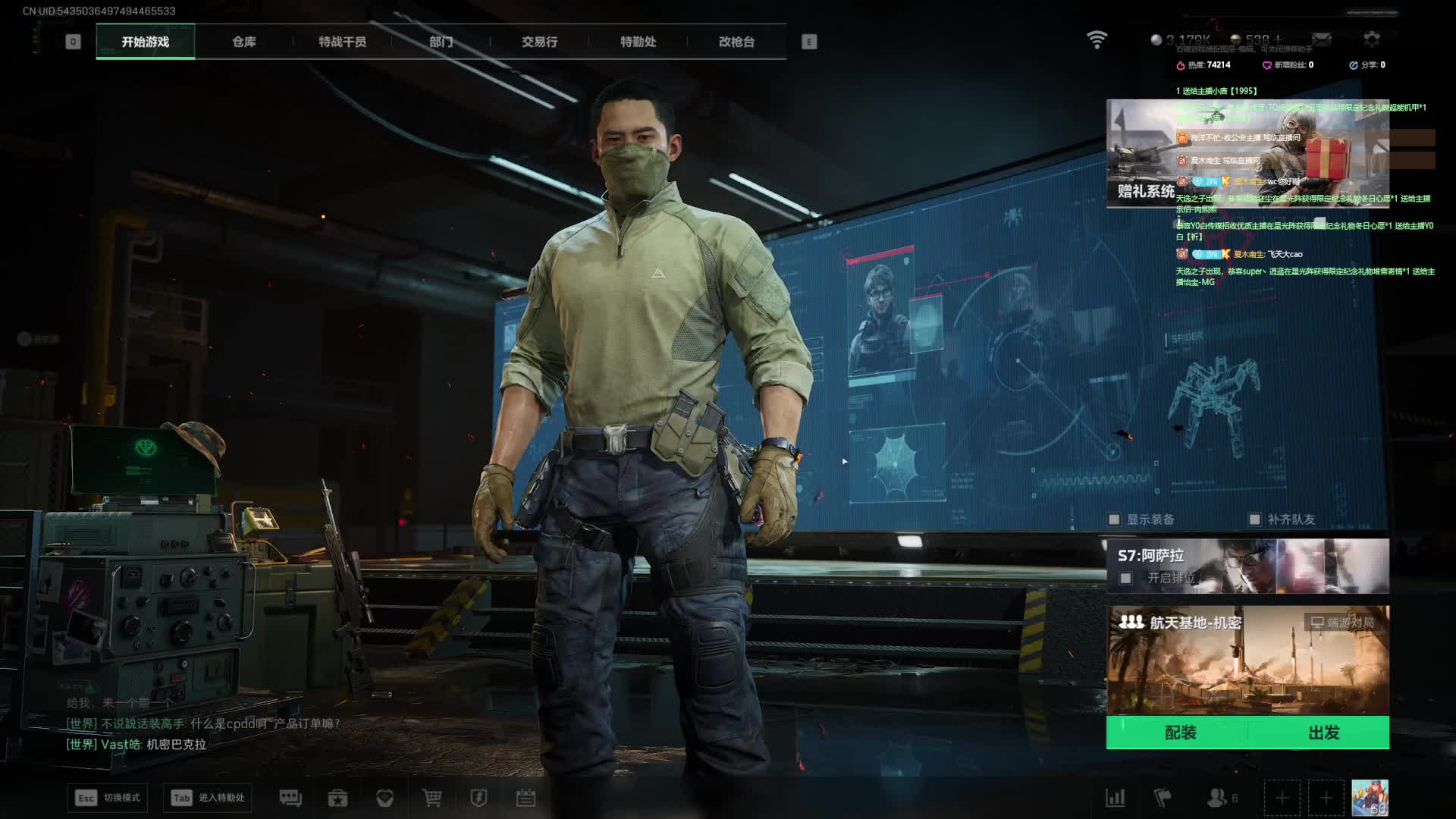Switch to the 特战干员 operators tab
This screenshot has width=1456, height=819.
(x=342, y=42)
